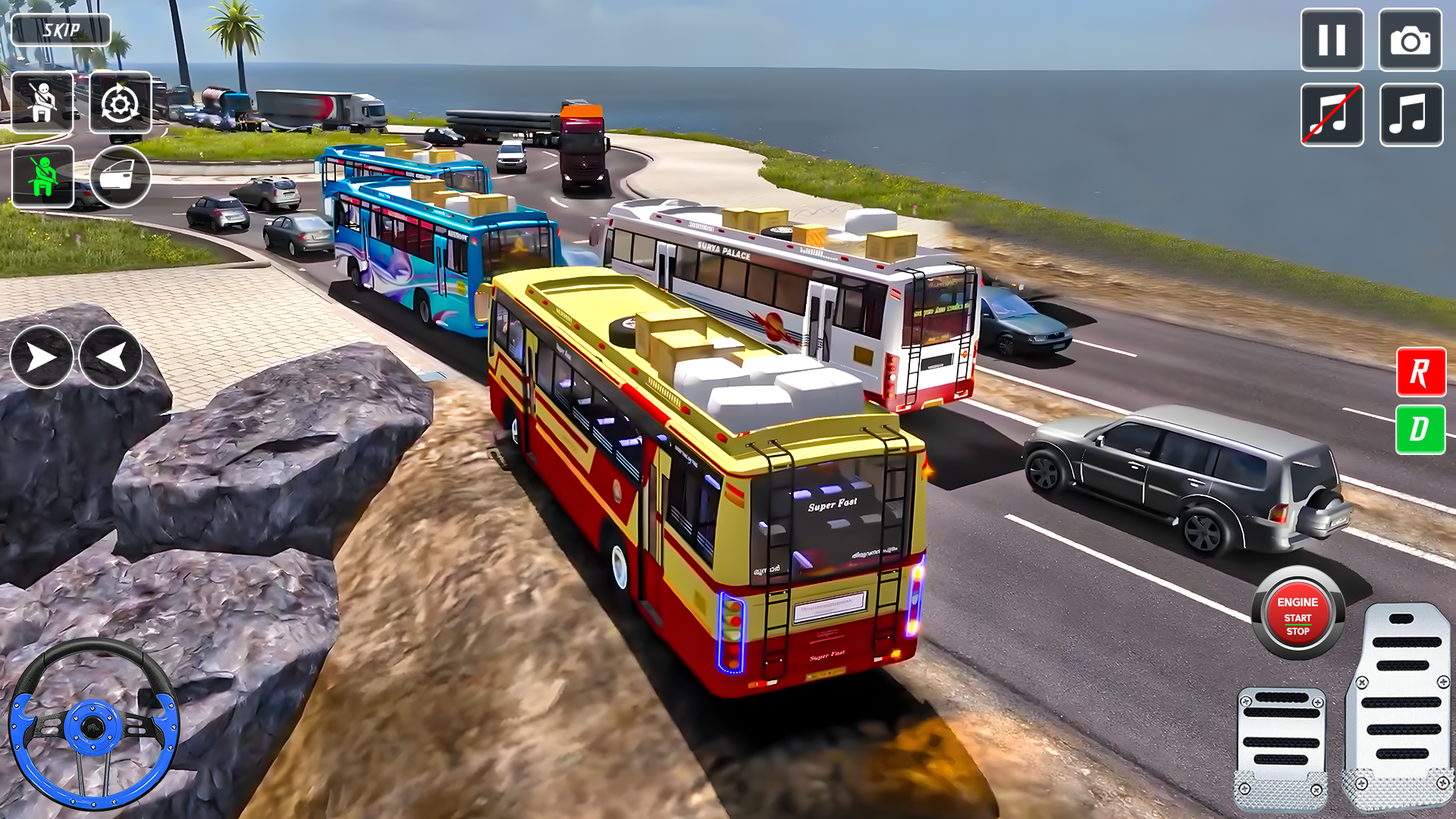Click the wheel settings gear icon
1456x819 pixels.
pos(120,102)
